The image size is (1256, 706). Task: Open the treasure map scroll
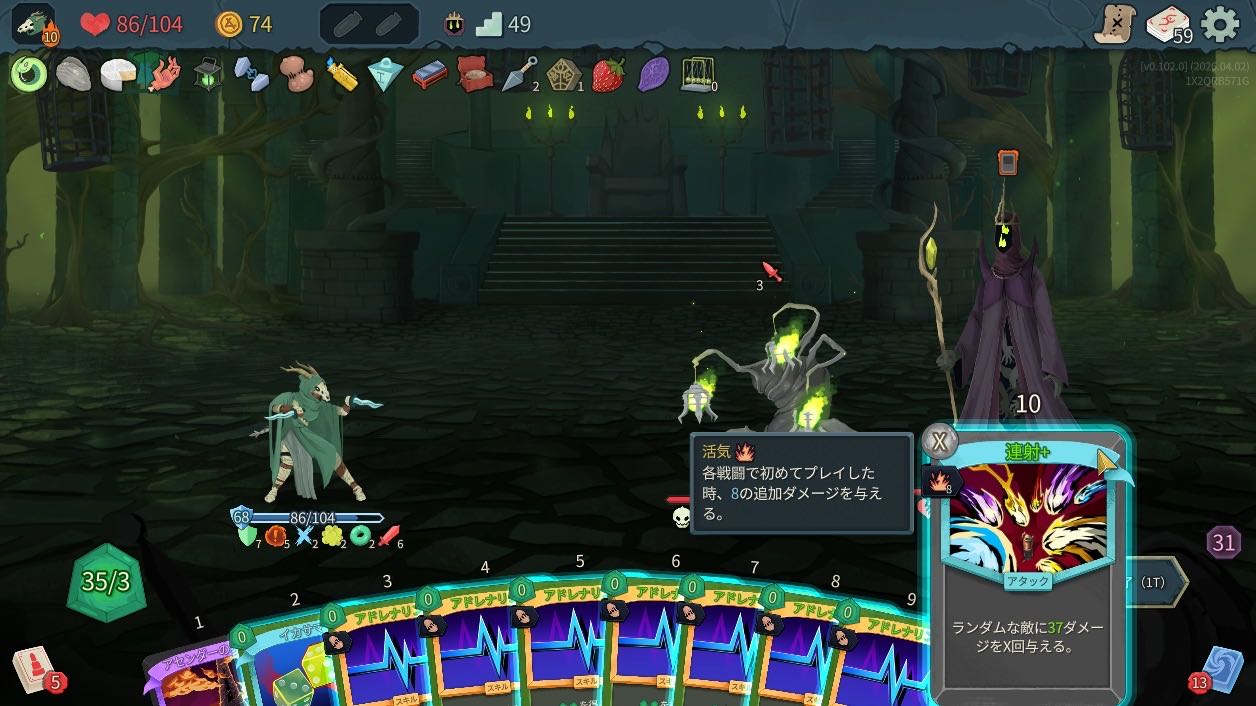[1114, 24]
